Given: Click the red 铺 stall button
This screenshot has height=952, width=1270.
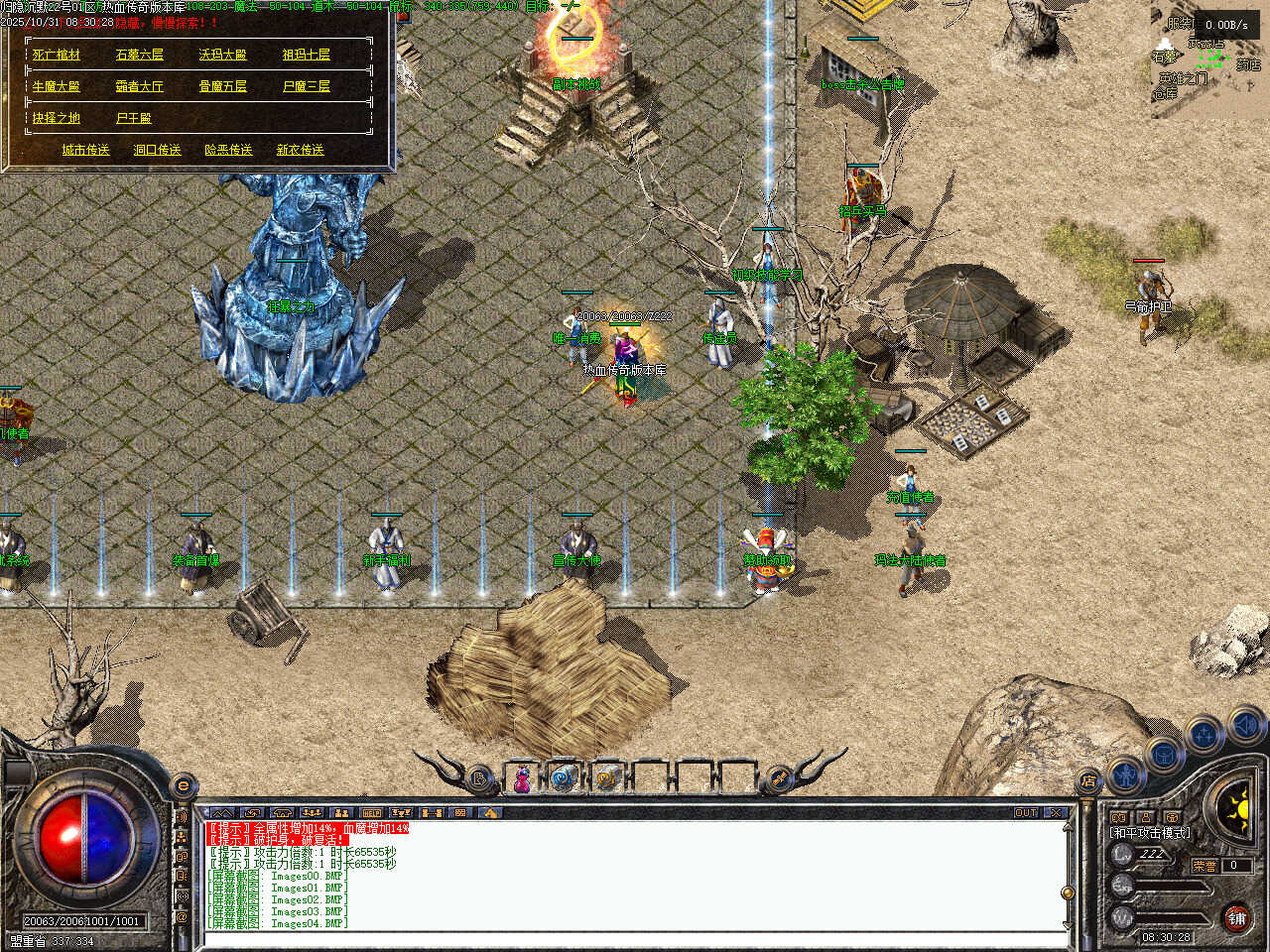Looking at the screenshot, I should pyautogui.click(x=1236, y=918).
